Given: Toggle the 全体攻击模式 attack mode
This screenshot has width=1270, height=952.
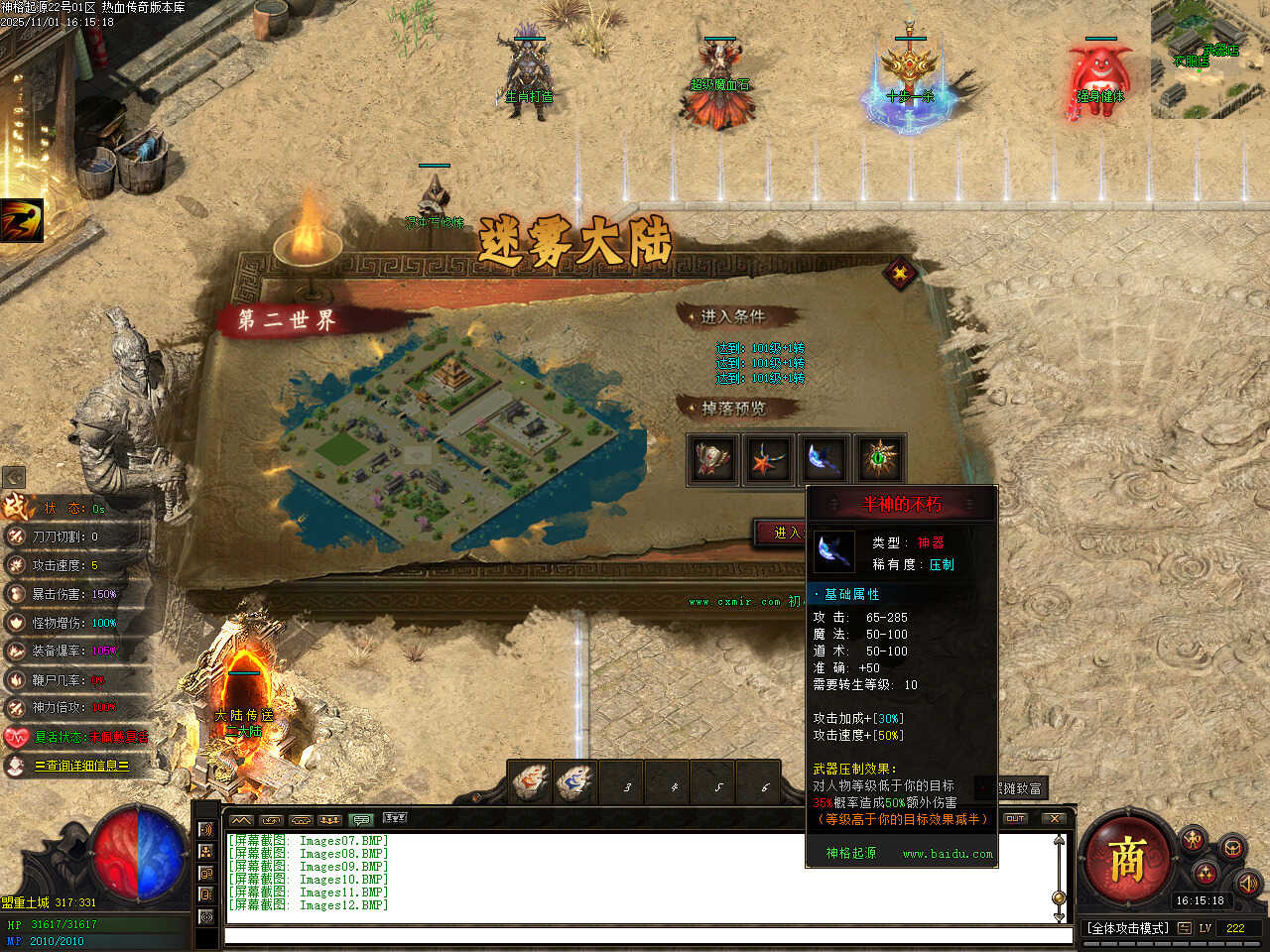Looking at the screenshot, I should click(x=1127, y=928).
